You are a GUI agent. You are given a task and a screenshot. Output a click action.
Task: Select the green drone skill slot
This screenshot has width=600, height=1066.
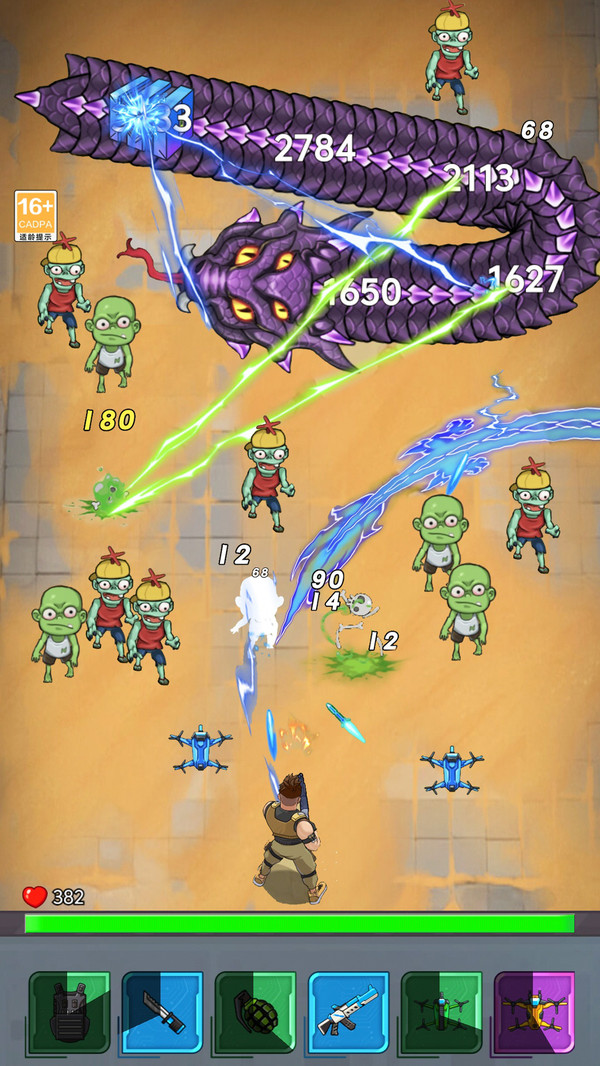click(441, 1012)
